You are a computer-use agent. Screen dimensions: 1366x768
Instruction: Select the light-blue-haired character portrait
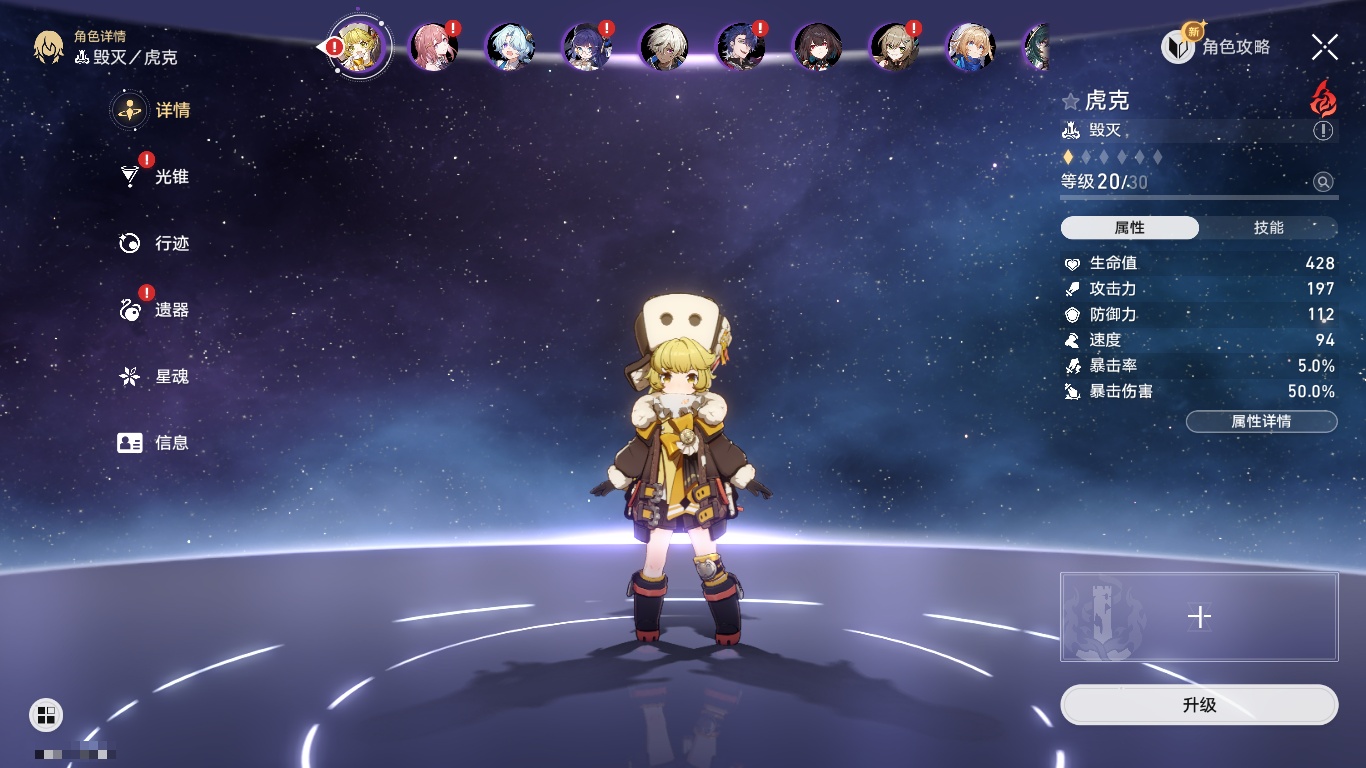510,47
